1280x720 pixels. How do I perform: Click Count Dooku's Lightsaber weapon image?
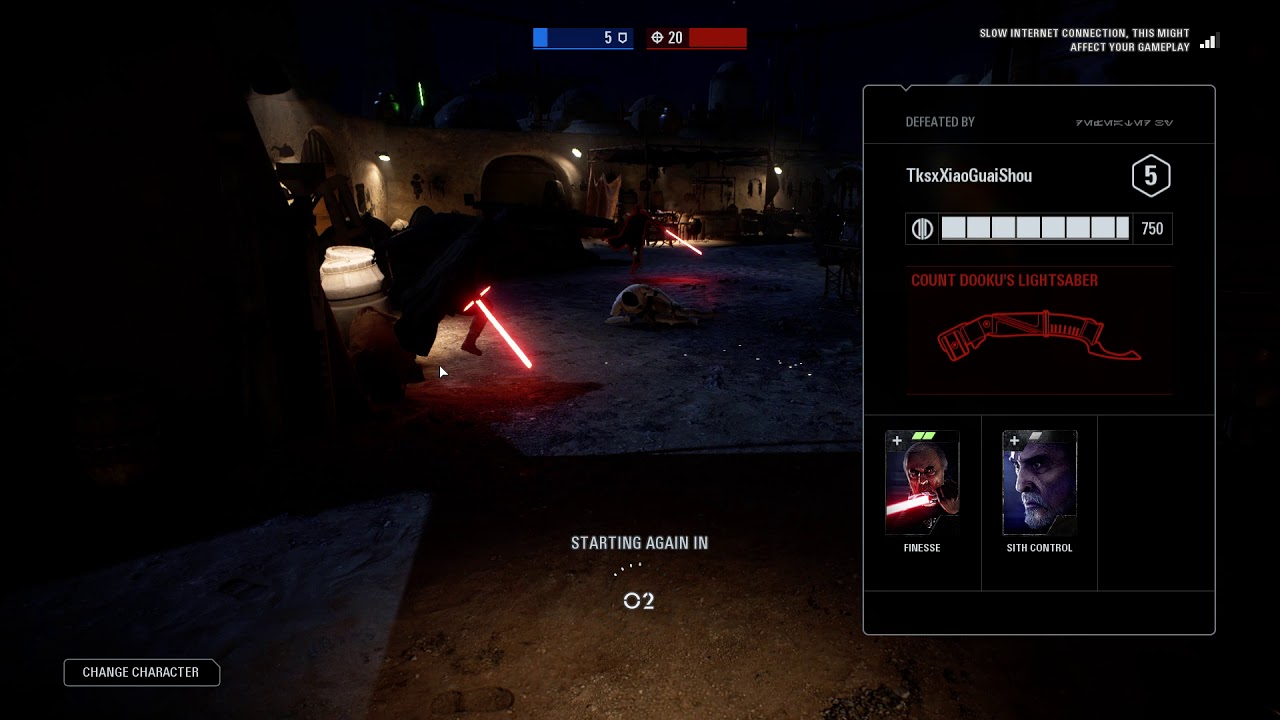1039,336
